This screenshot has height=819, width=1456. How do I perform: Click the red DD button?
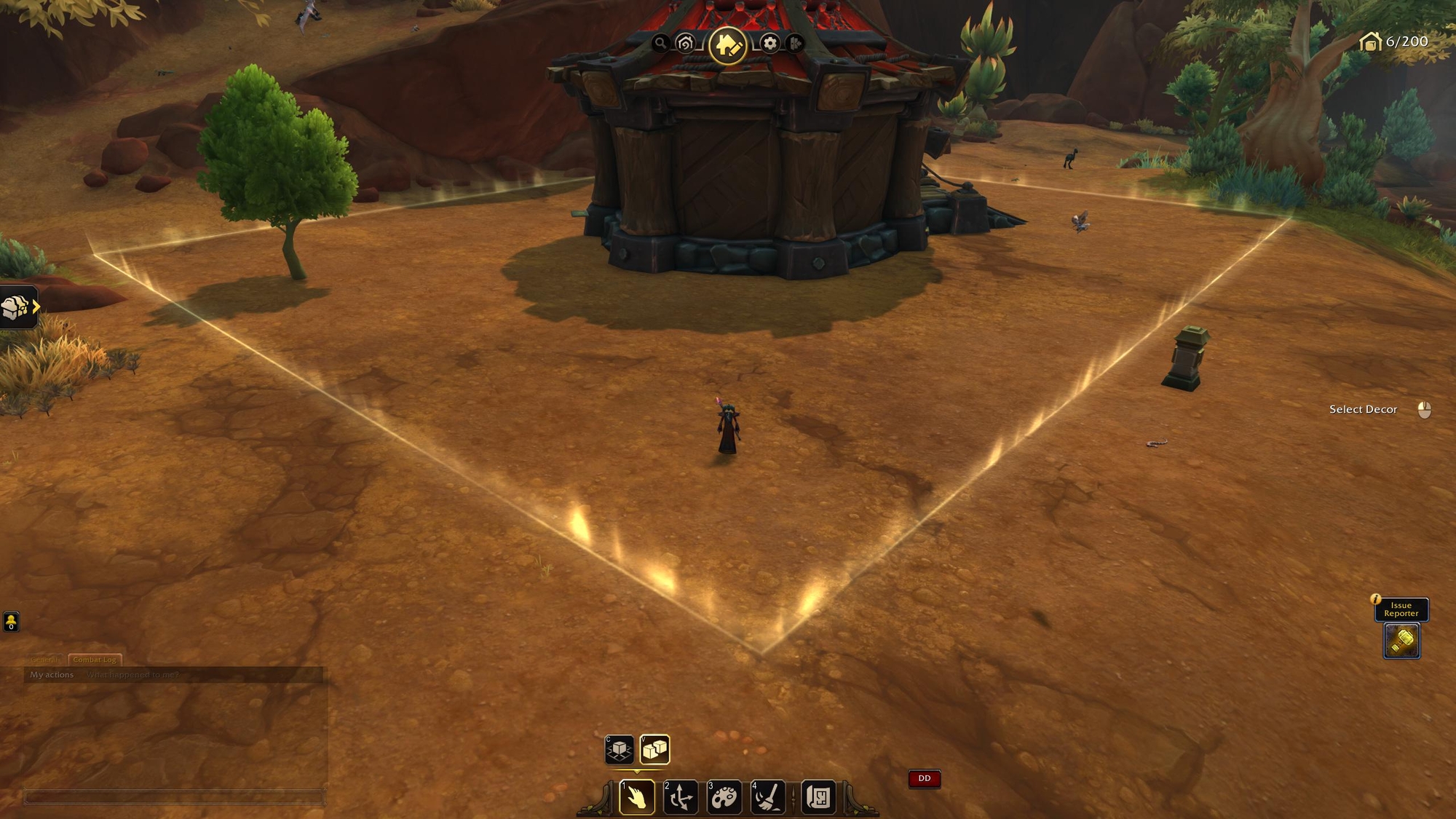(925, 779)
